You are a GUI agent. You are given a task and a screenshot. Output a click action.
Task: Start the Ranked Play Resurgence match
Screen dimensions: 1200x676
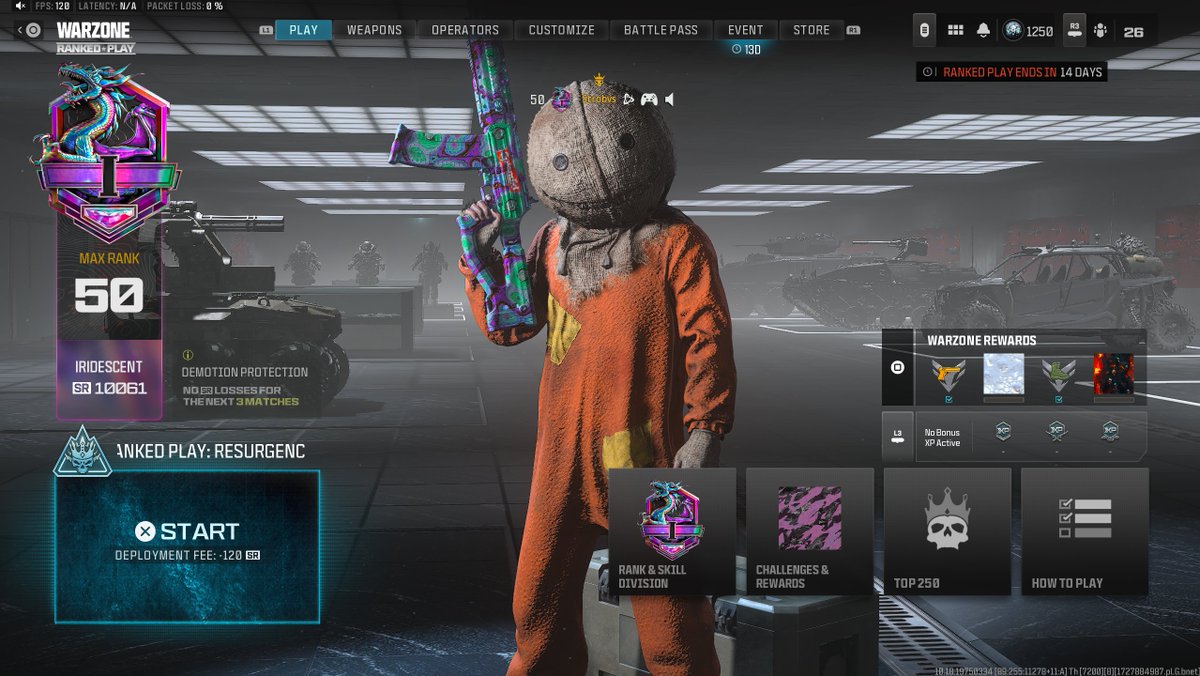[x=187, y=545]
